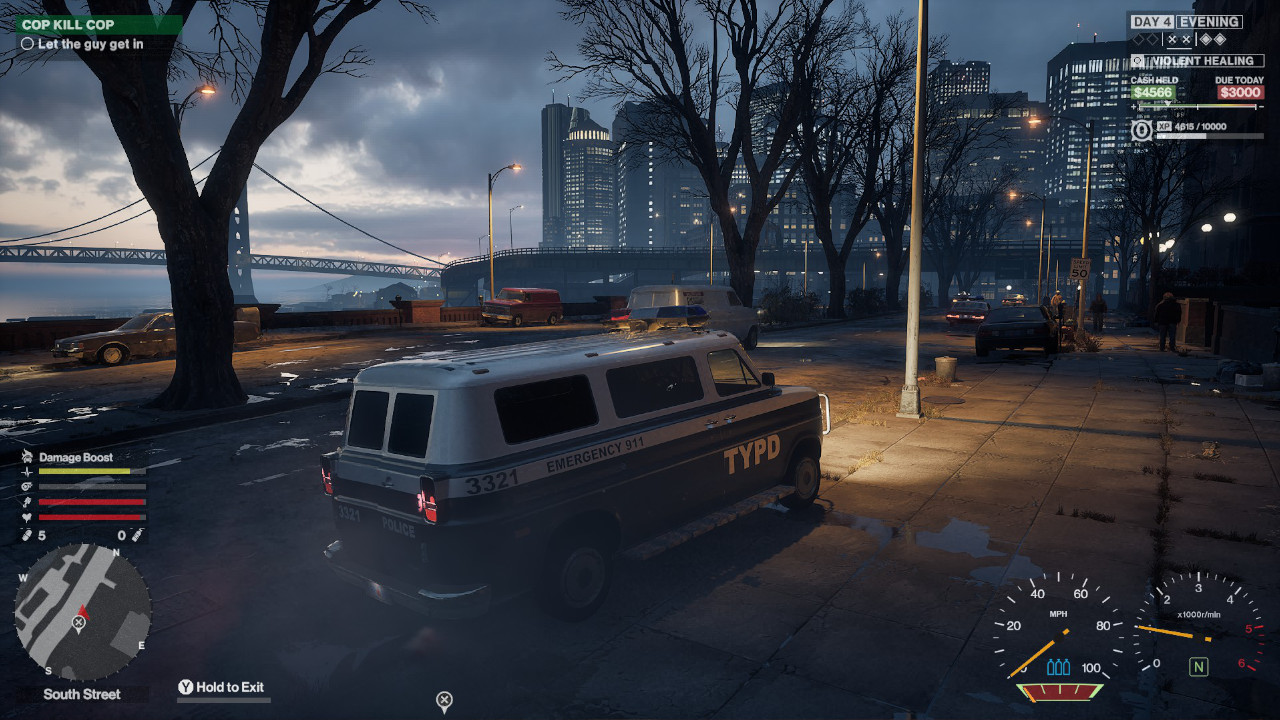Screen dimensions: 1280x720
Task: Click the circular minimap
Action: point(82,612)
